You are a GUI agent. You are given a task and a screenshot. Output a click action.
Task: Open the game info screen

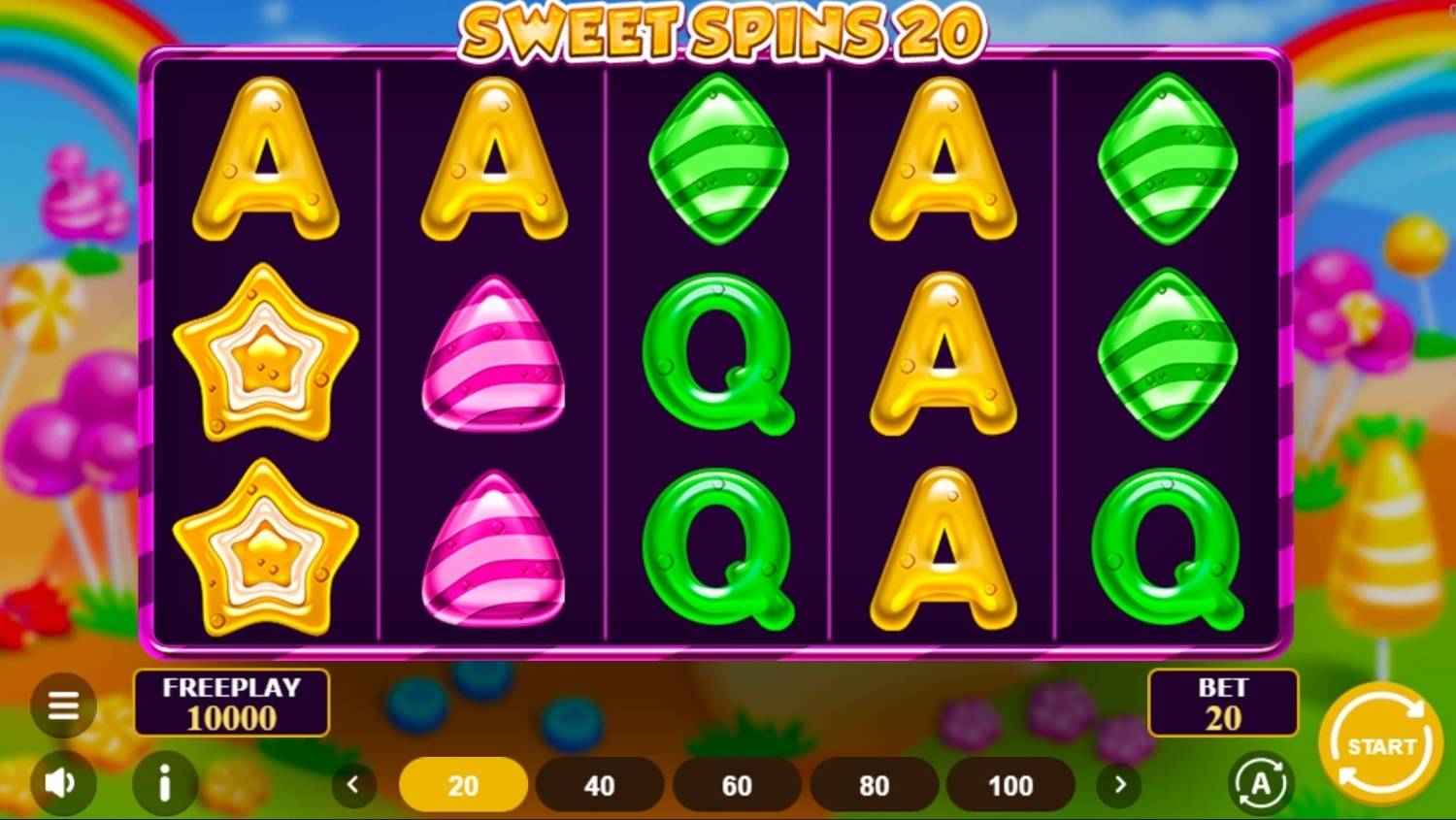pos(165,783)
